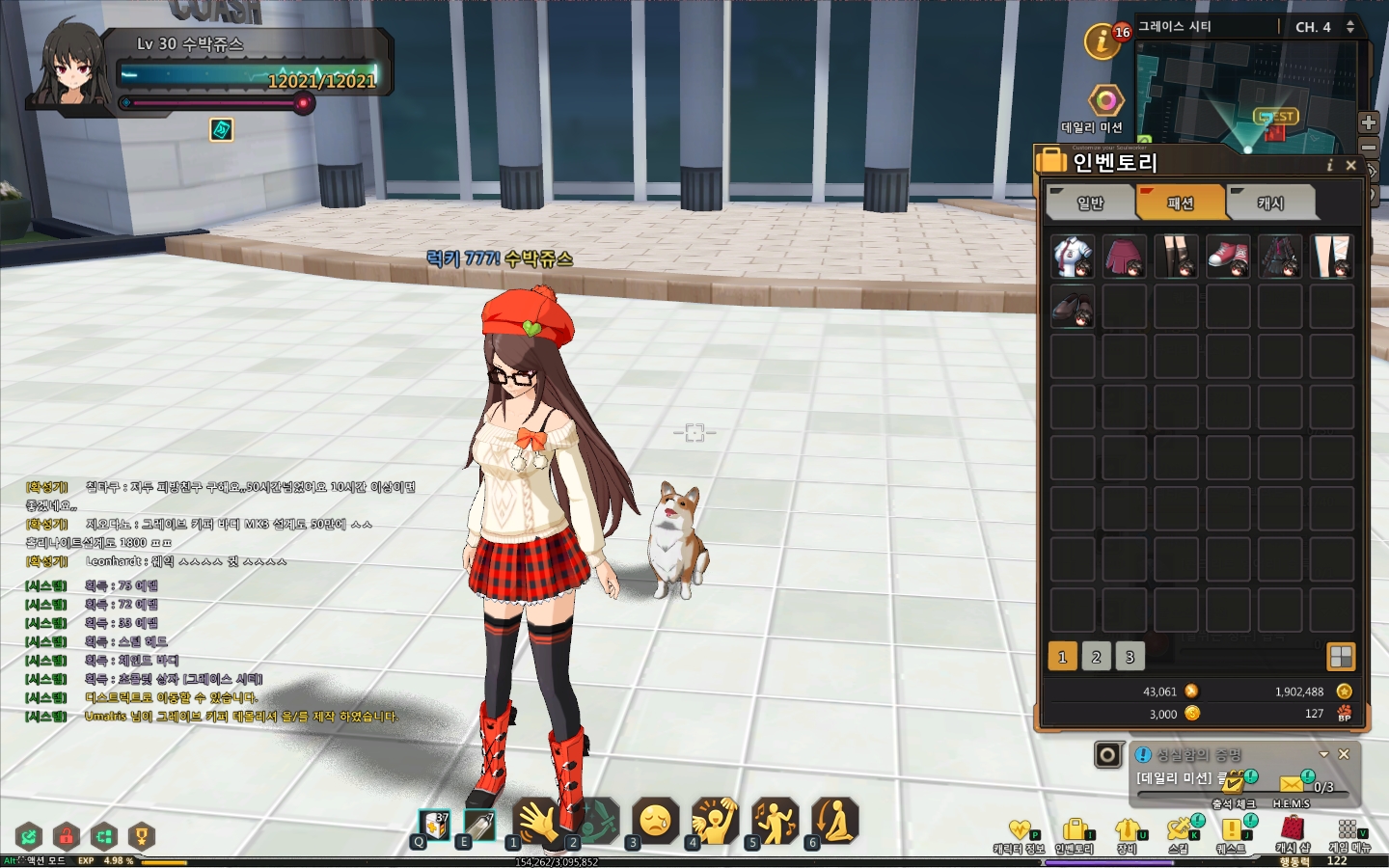Open the 스킬 skill menu
Image resolution: width=1389 pixels, height=868 pixels.
pyautogui.click(x=1179, y=835)
